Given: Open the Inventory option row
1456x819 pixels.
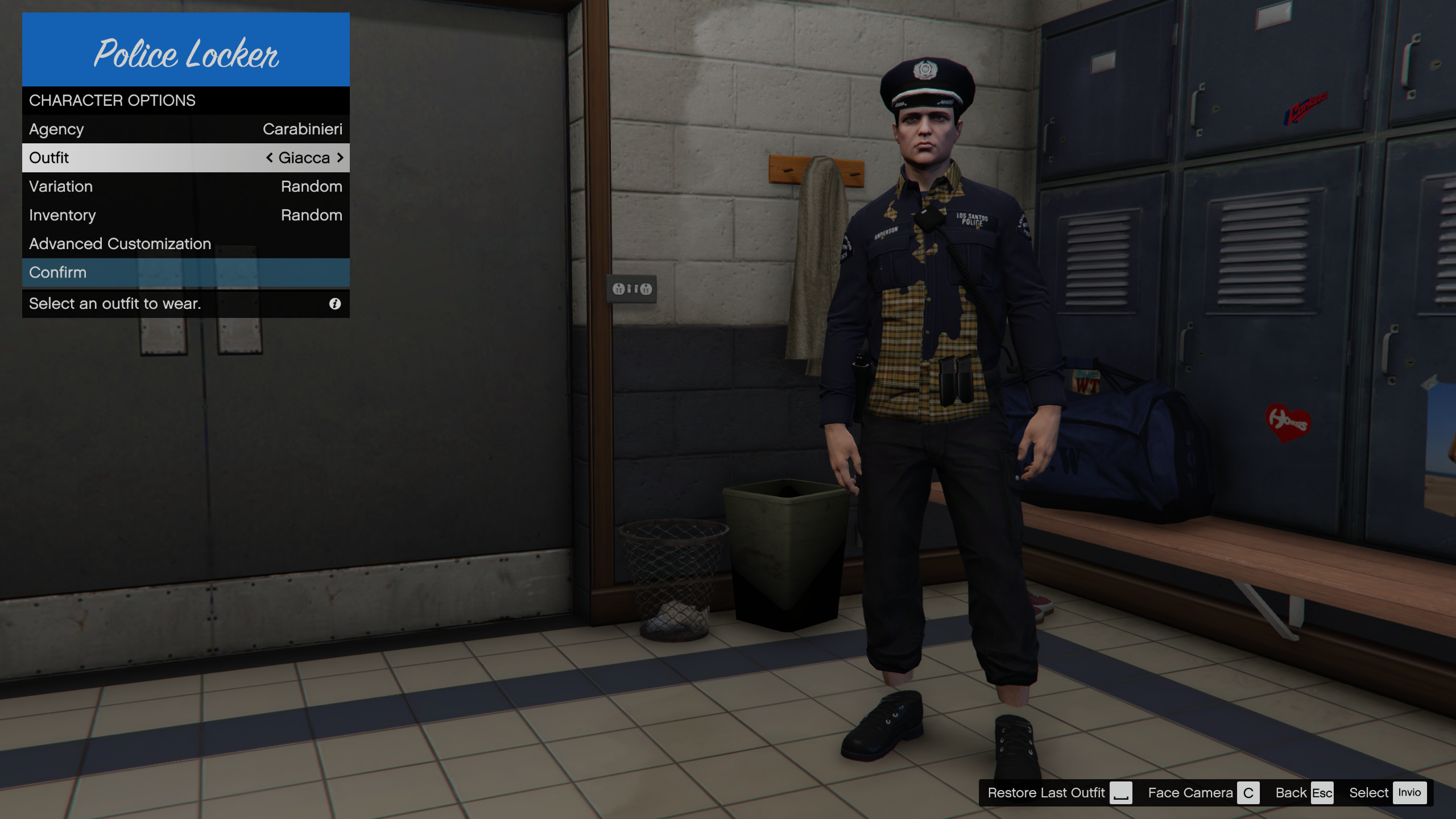Looking at the screenshot, I should pos(185,215).
